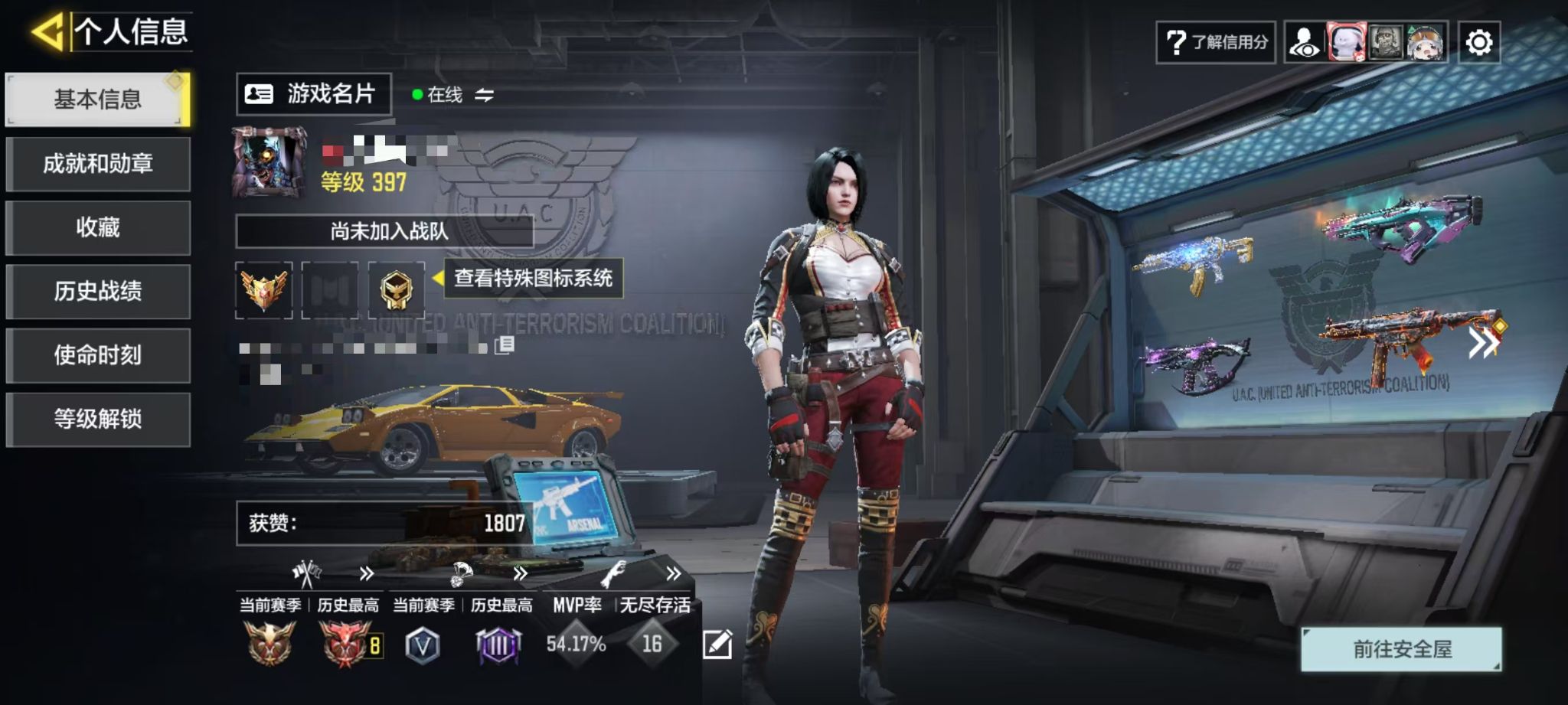The width and height of the screenshot is (1568, 705).
Task: Expand weapon showcase with double arrows
Action: (x=1482, y=344)
